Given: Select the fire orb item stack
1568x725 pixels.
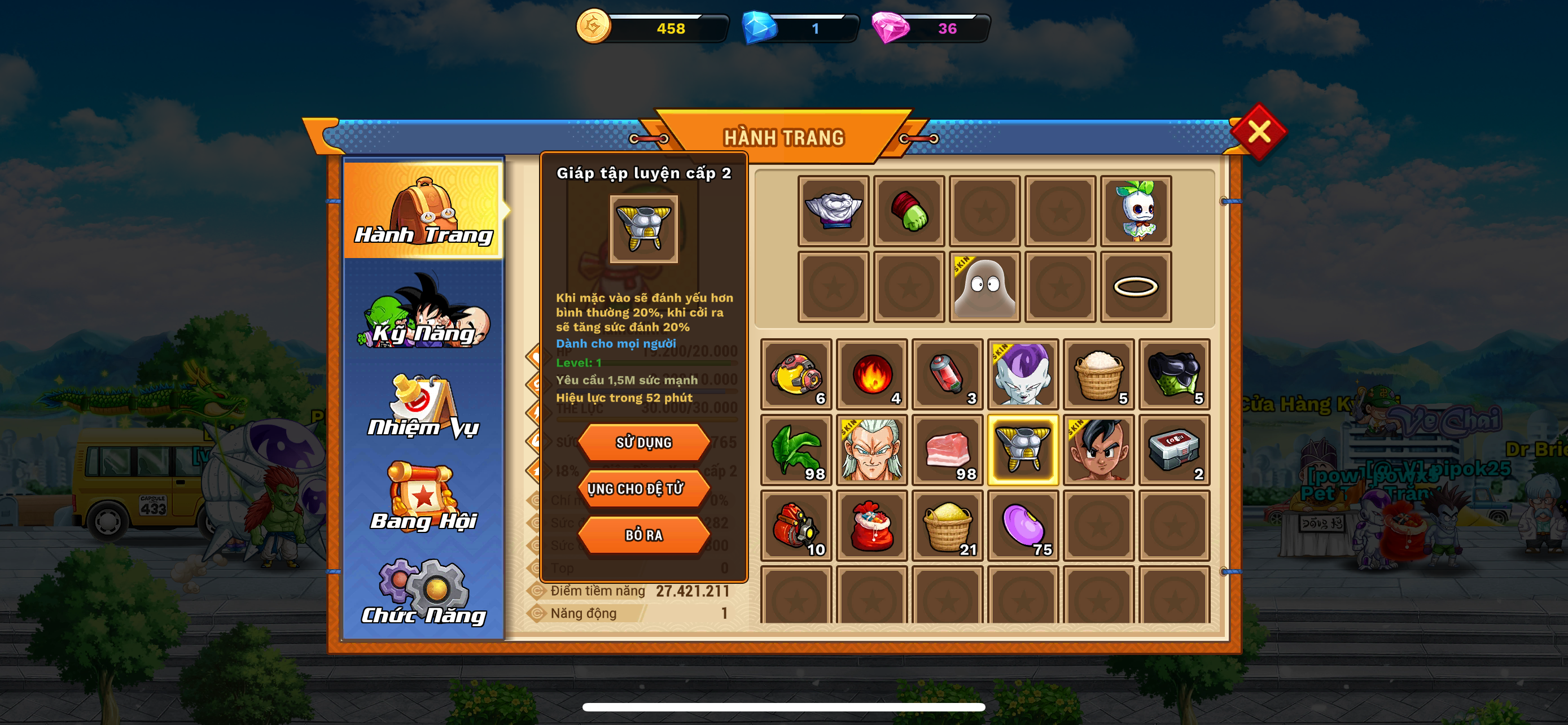Looking at the screenshot, I should pos(871,374).
